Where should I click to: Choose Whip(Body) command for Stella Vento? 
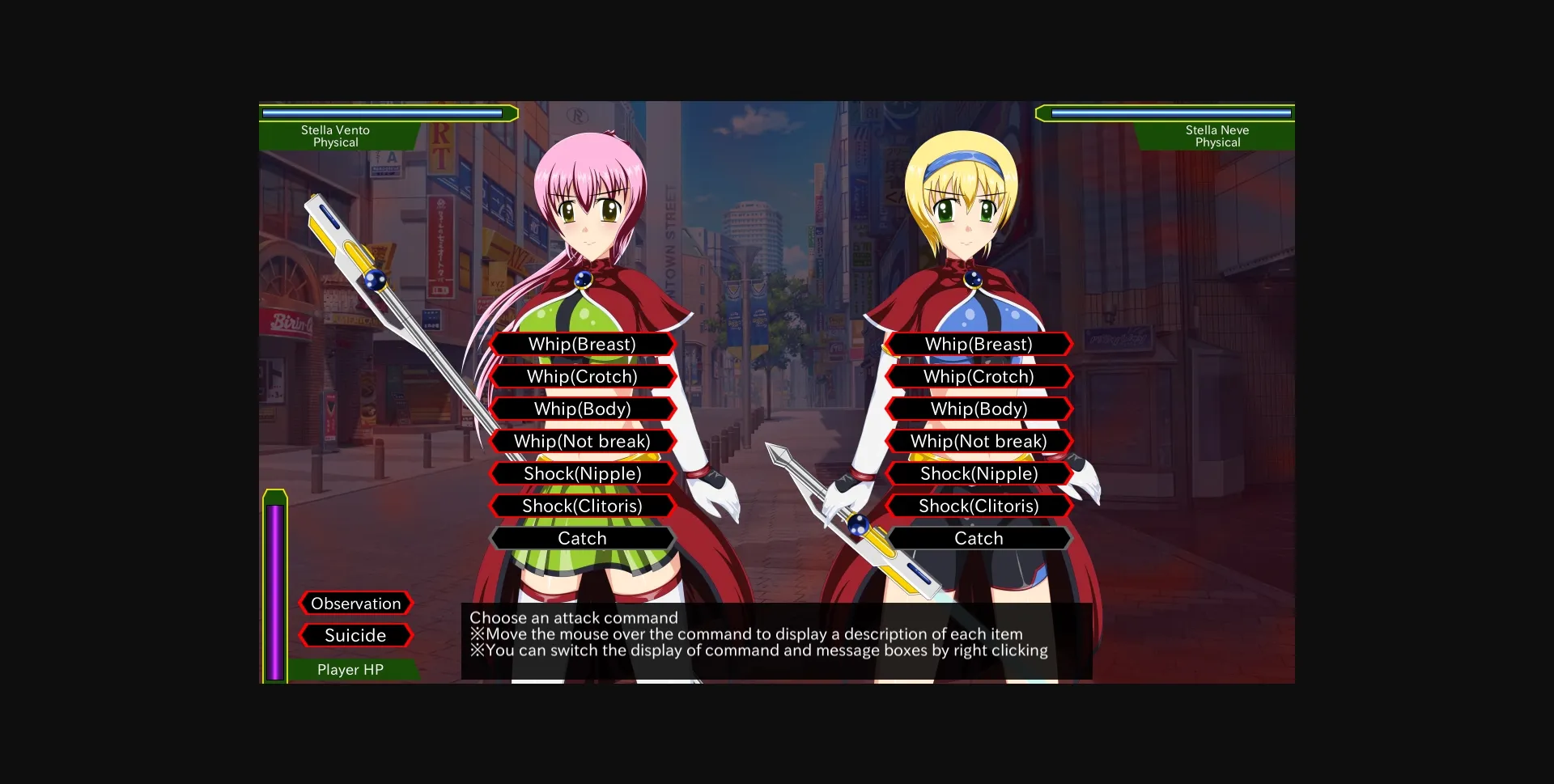pos(582,409)
